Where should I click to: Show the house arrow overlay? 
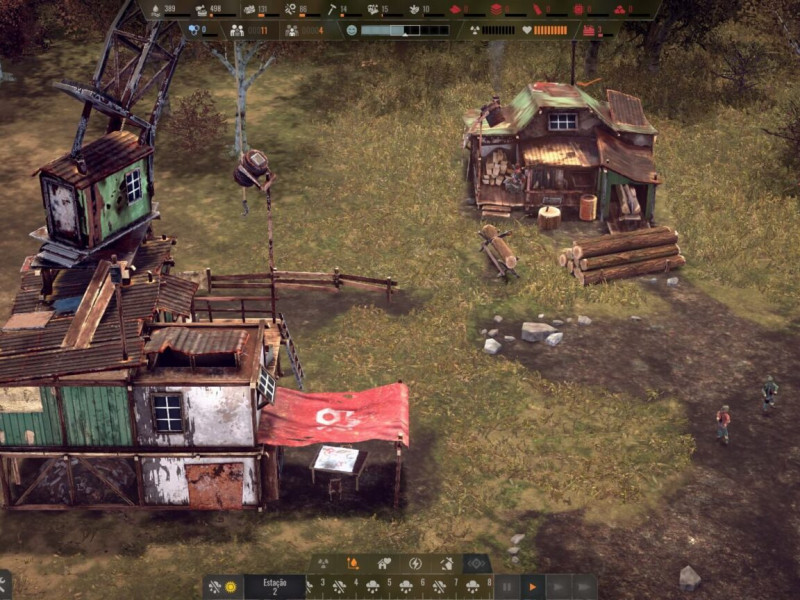tap(446, 564)
